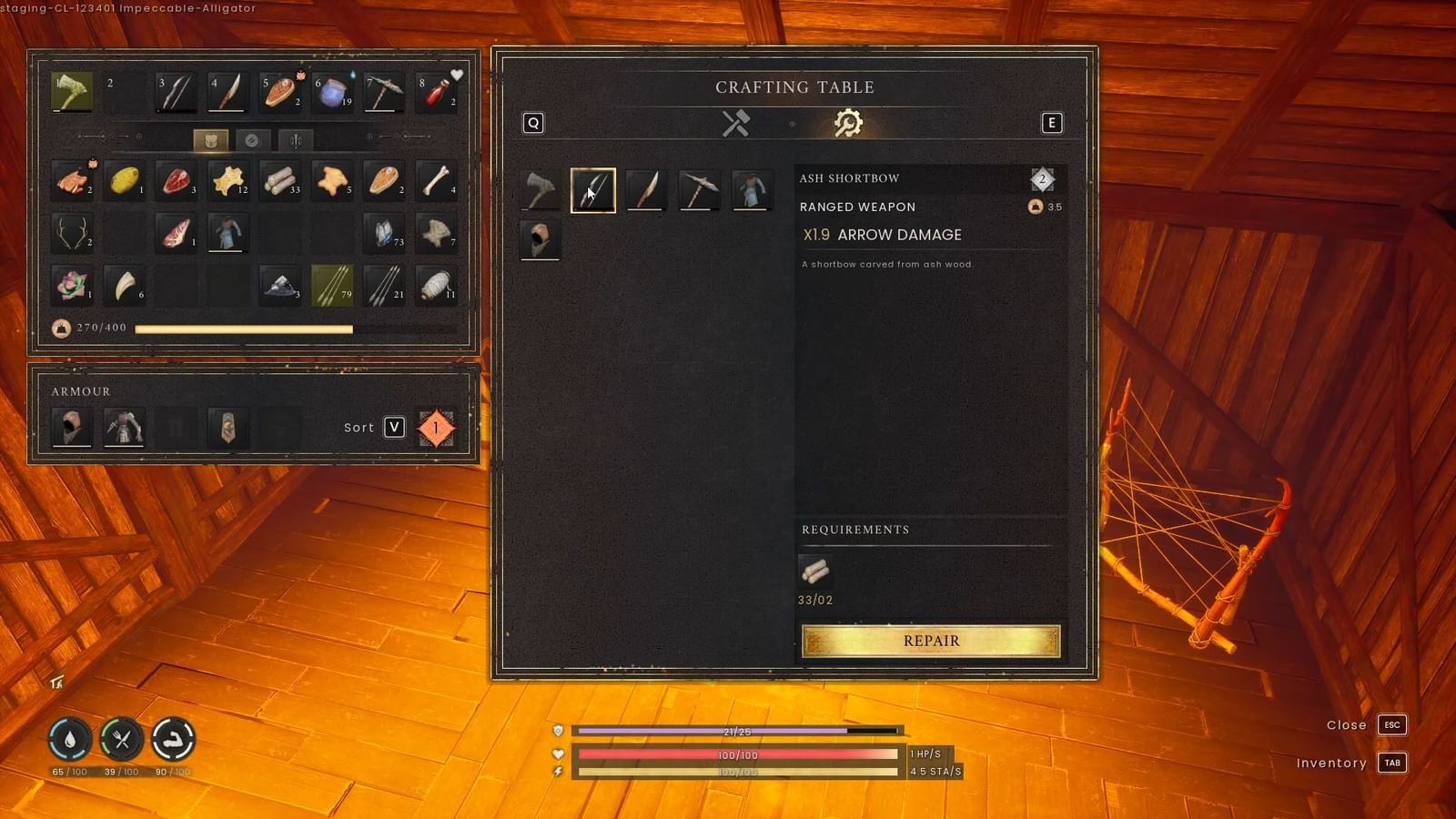Click the REPAIR button
The image size is (1456, 819).
tap(930, 641)
